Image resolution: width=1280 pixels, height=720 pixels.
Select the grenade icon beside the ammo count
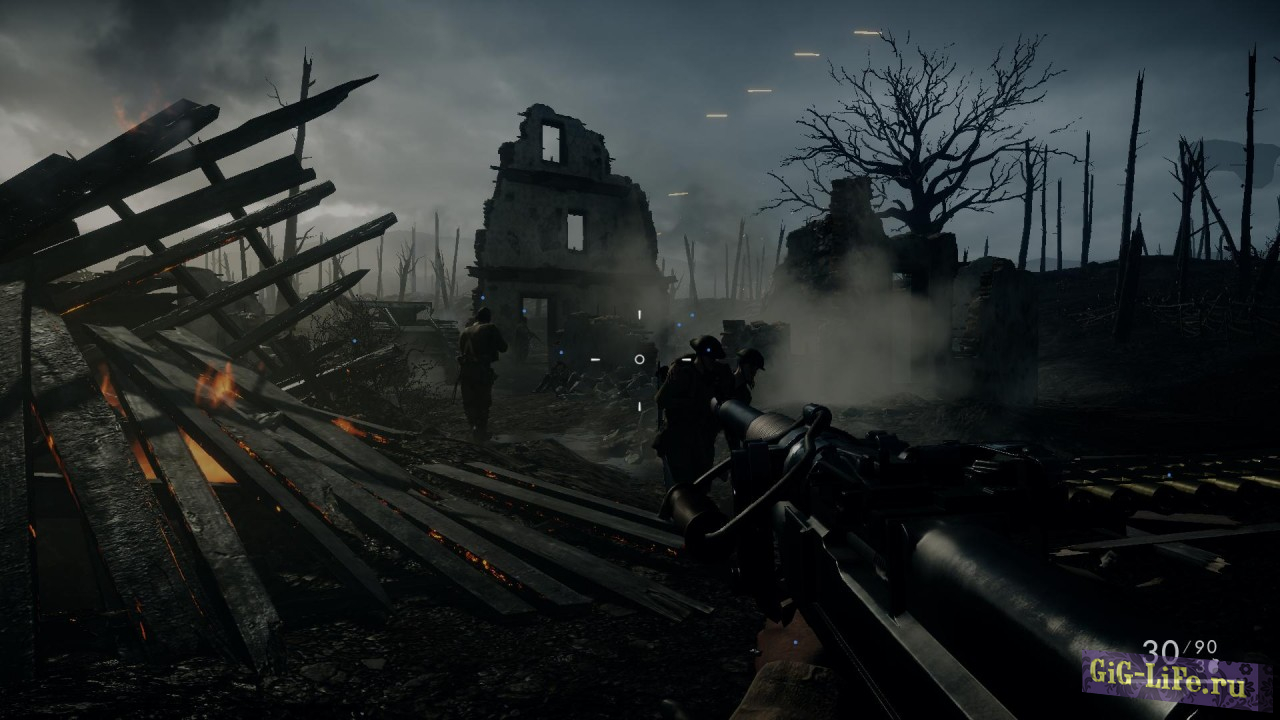[x=1213, y=665]
